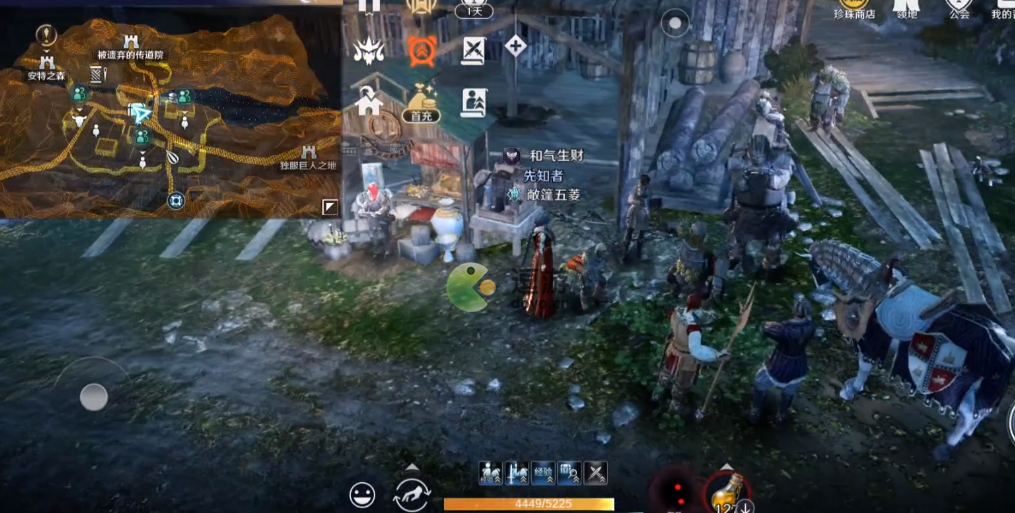Screen dimensions: 1015x513
Task: Tap the house return icon
Action: pyautogui.click(x=369, y=100)
